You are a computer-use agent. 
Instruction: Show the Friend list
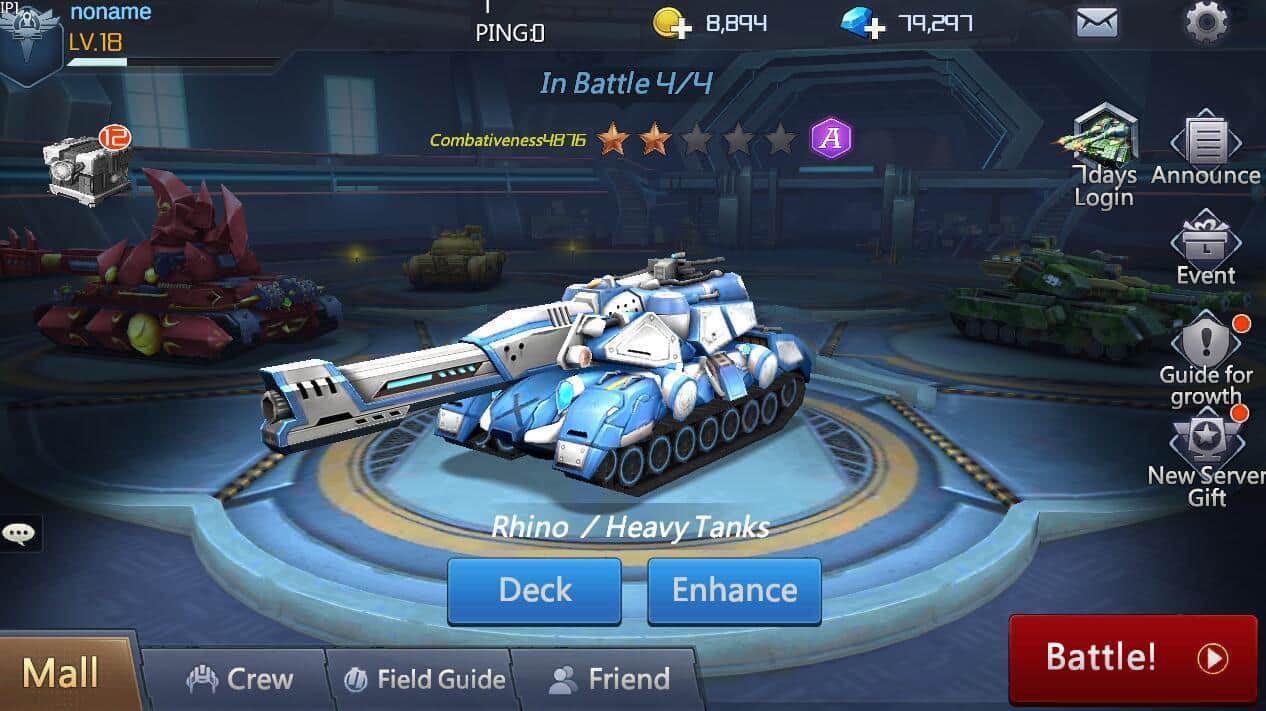pyautogui.click(x=609, y=680)
